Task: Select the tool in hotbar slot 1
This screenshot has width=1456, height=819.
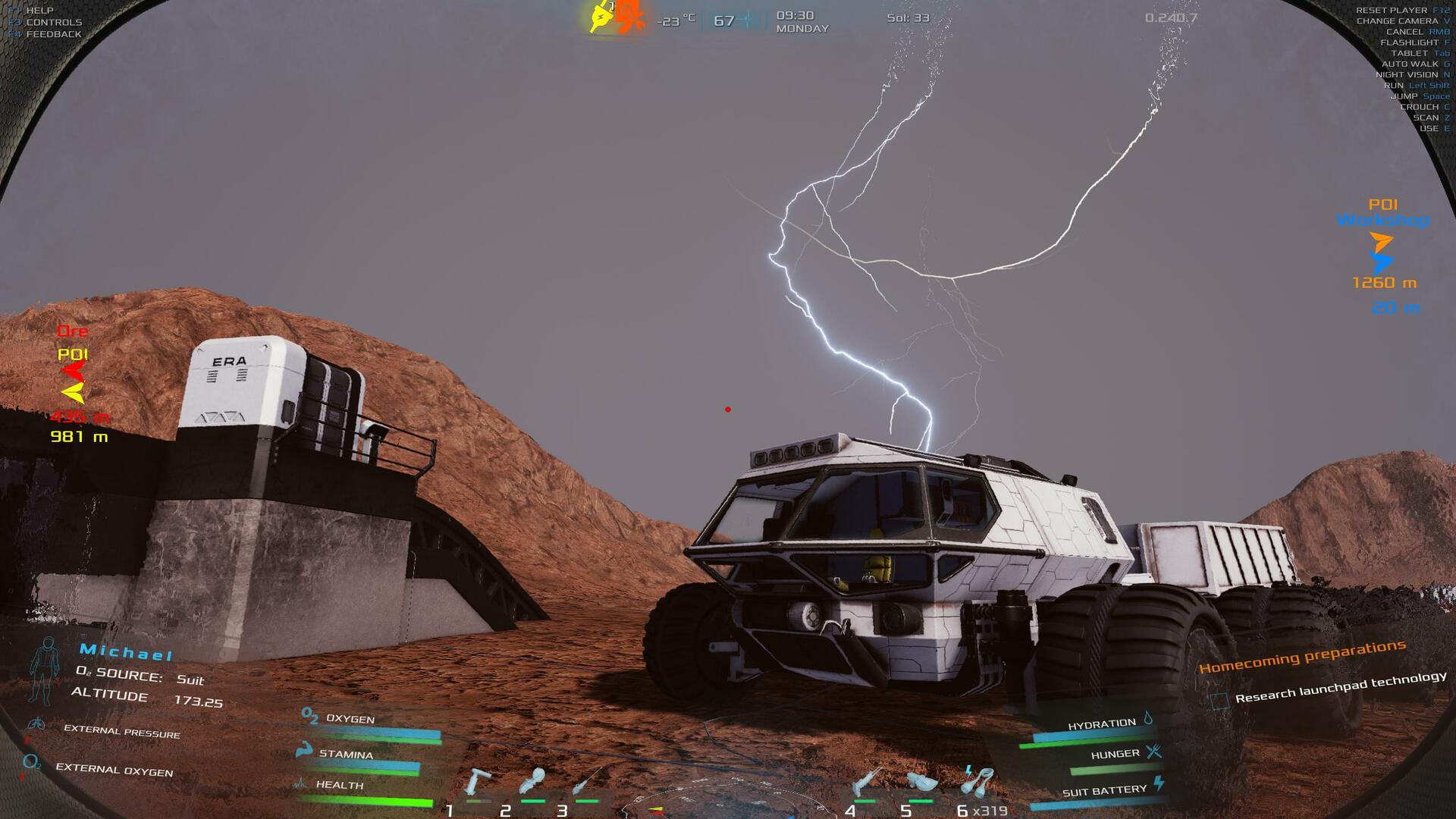Action: point(479,783)
